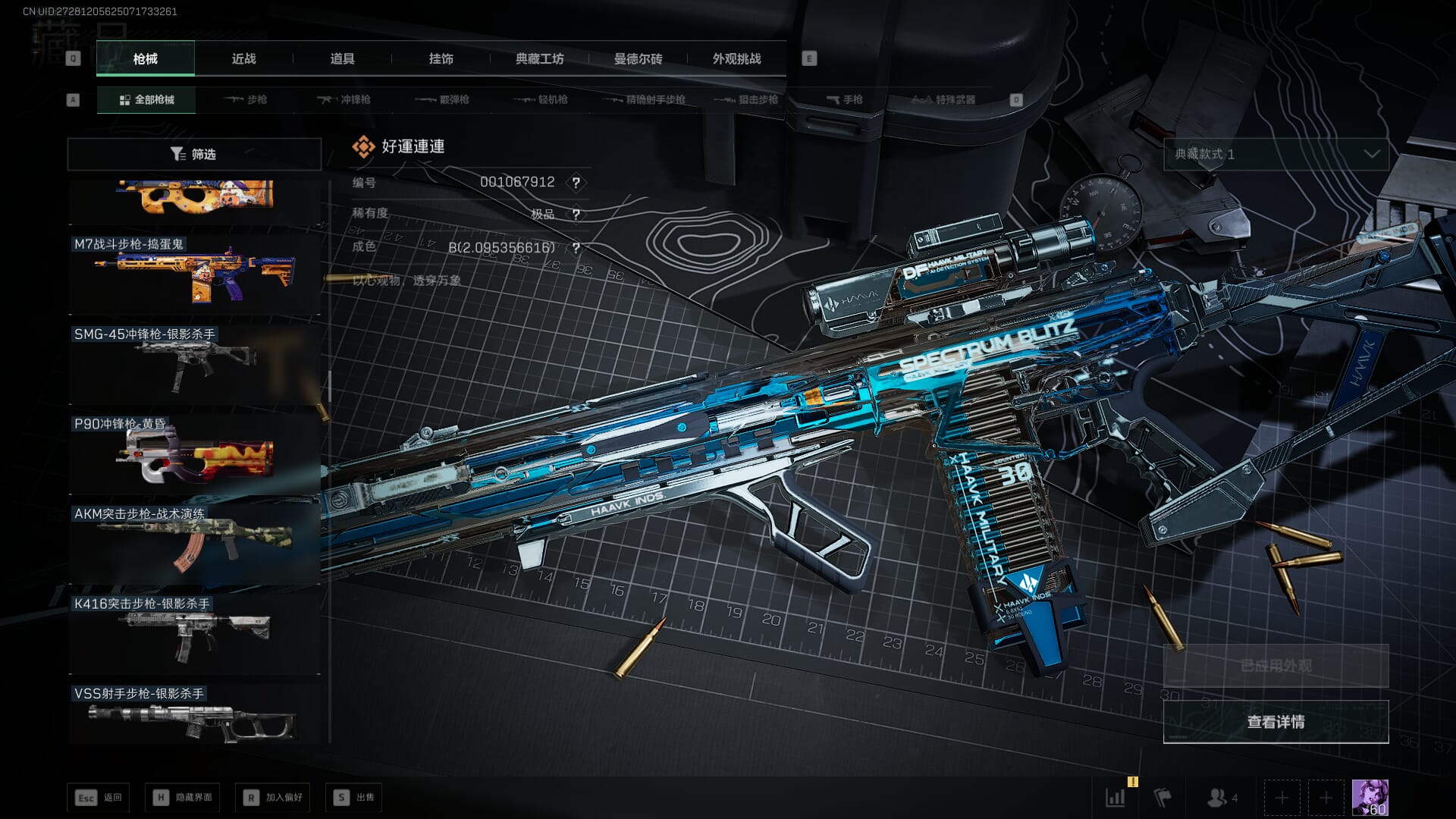Pick the P90冲锋枪-黄昏 skin

point(195,454)
